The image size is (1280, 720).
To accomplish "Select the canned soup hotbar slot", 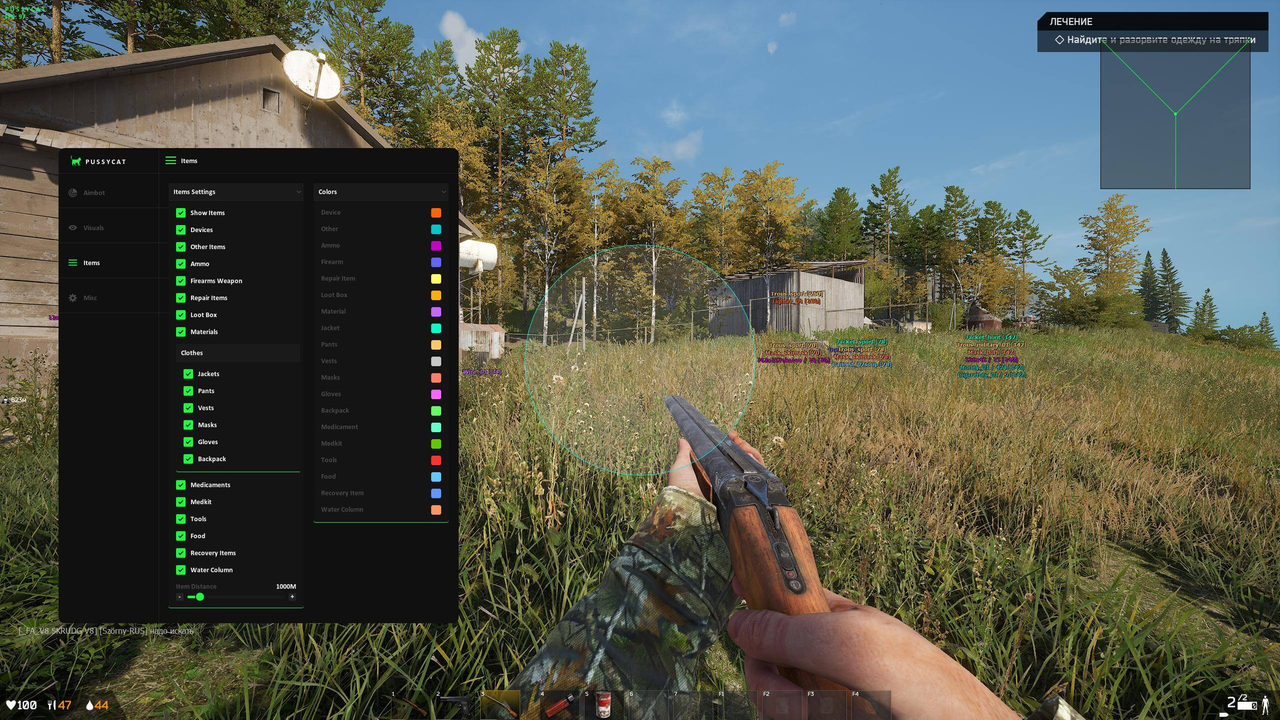I will [x=602, y=705].
